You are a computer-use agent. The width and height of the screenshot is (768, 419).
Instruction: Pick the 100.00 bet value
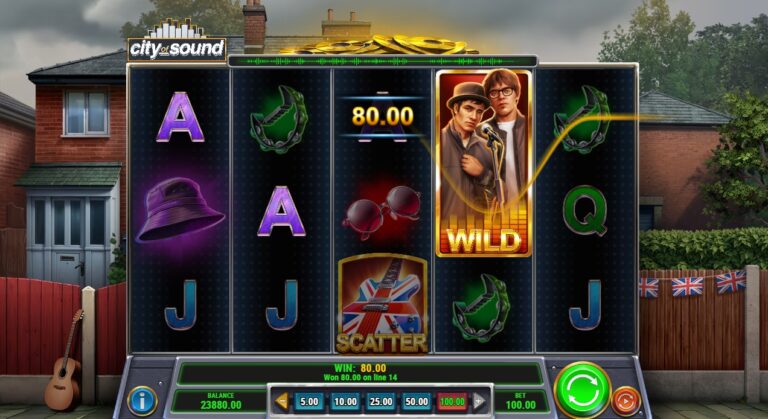453,401
